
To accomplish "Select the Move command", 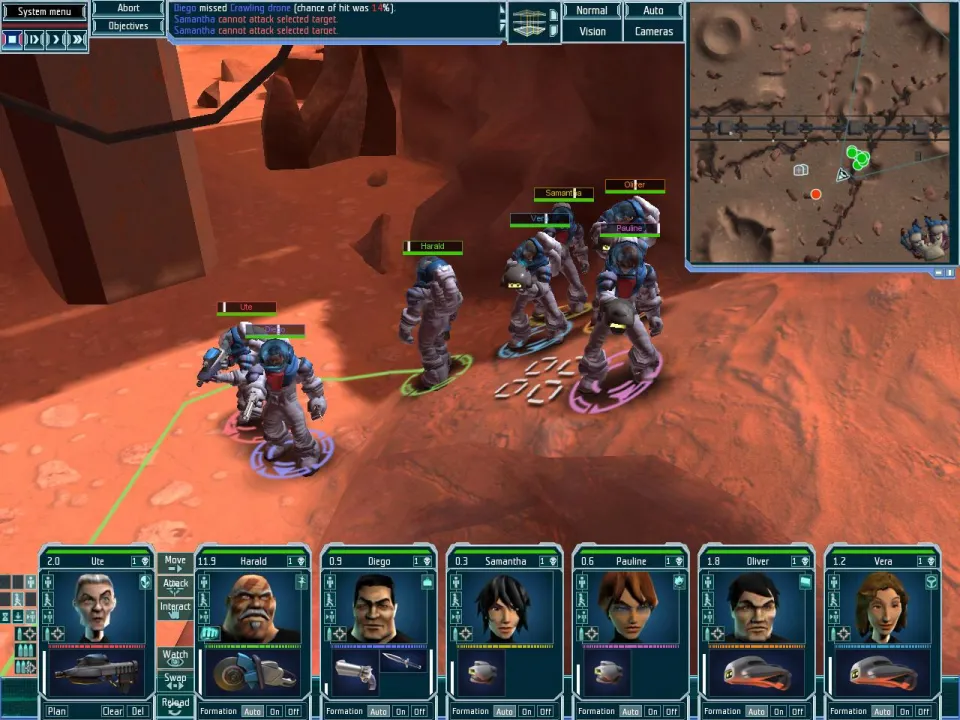I will (175, 562).
